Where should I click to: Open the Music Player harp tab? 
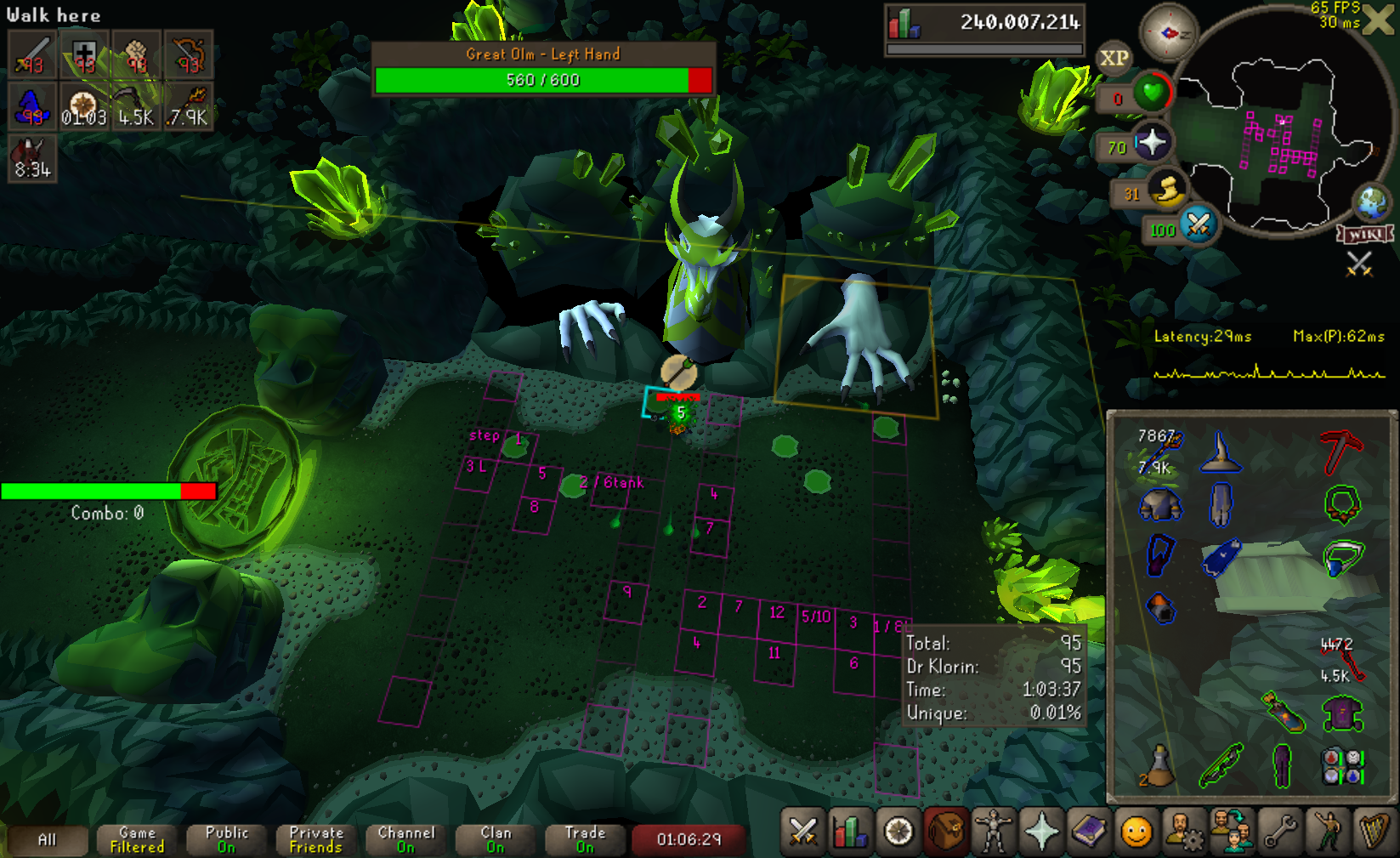[1374, 832]
